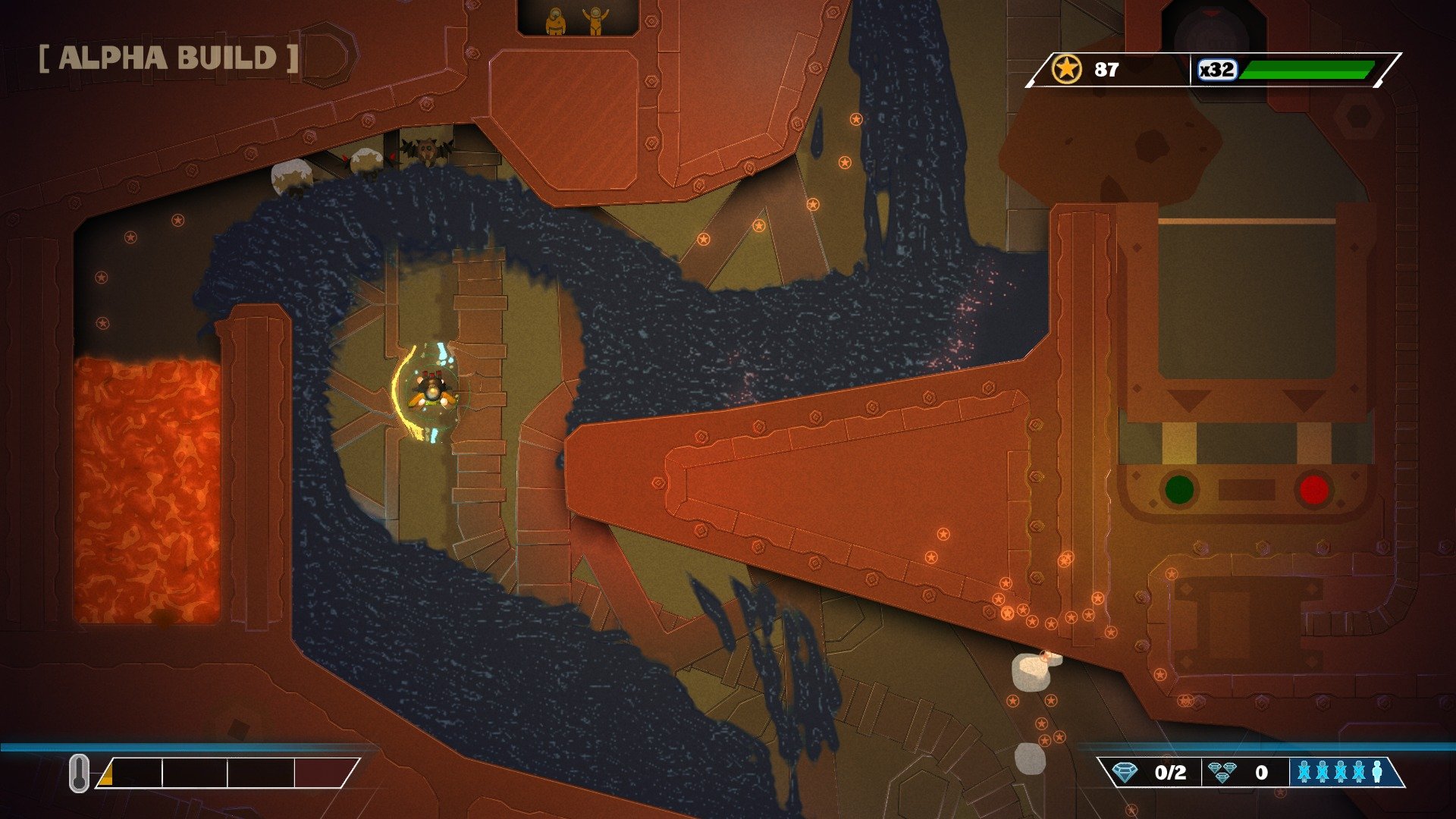This screenshot has width=1456, height=819.
Task: Toggle the last unrescued survivor silhouette
Action: pyautogui.click(x=1376, y=771)
